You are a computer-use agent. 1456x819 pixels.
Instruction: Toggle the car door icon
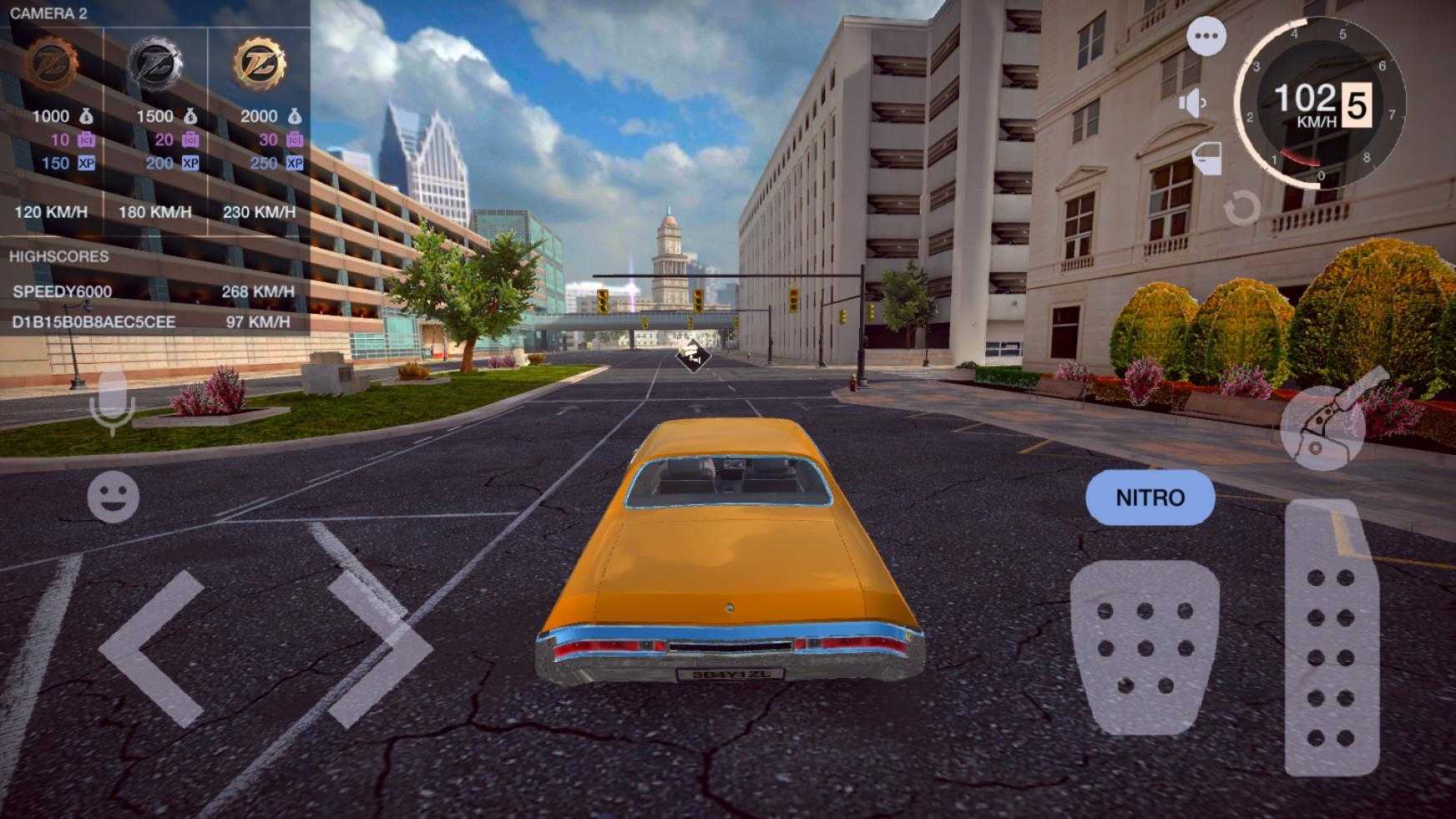[x=1207, y=157]
